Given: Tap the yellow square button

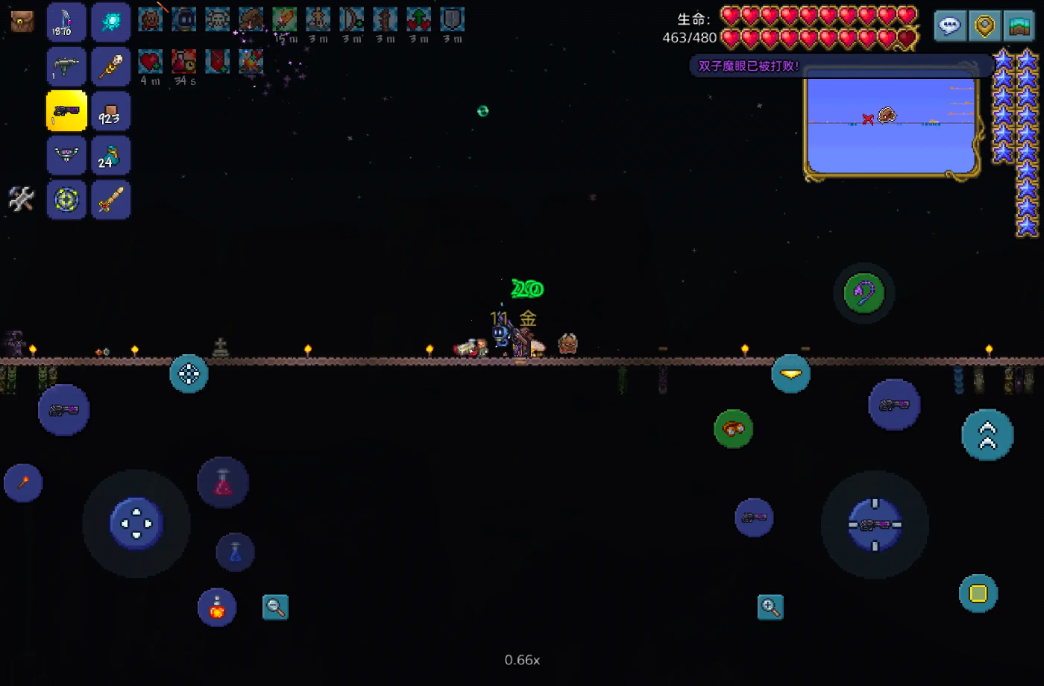Looking at the screenshot, I should coord(978,594).
